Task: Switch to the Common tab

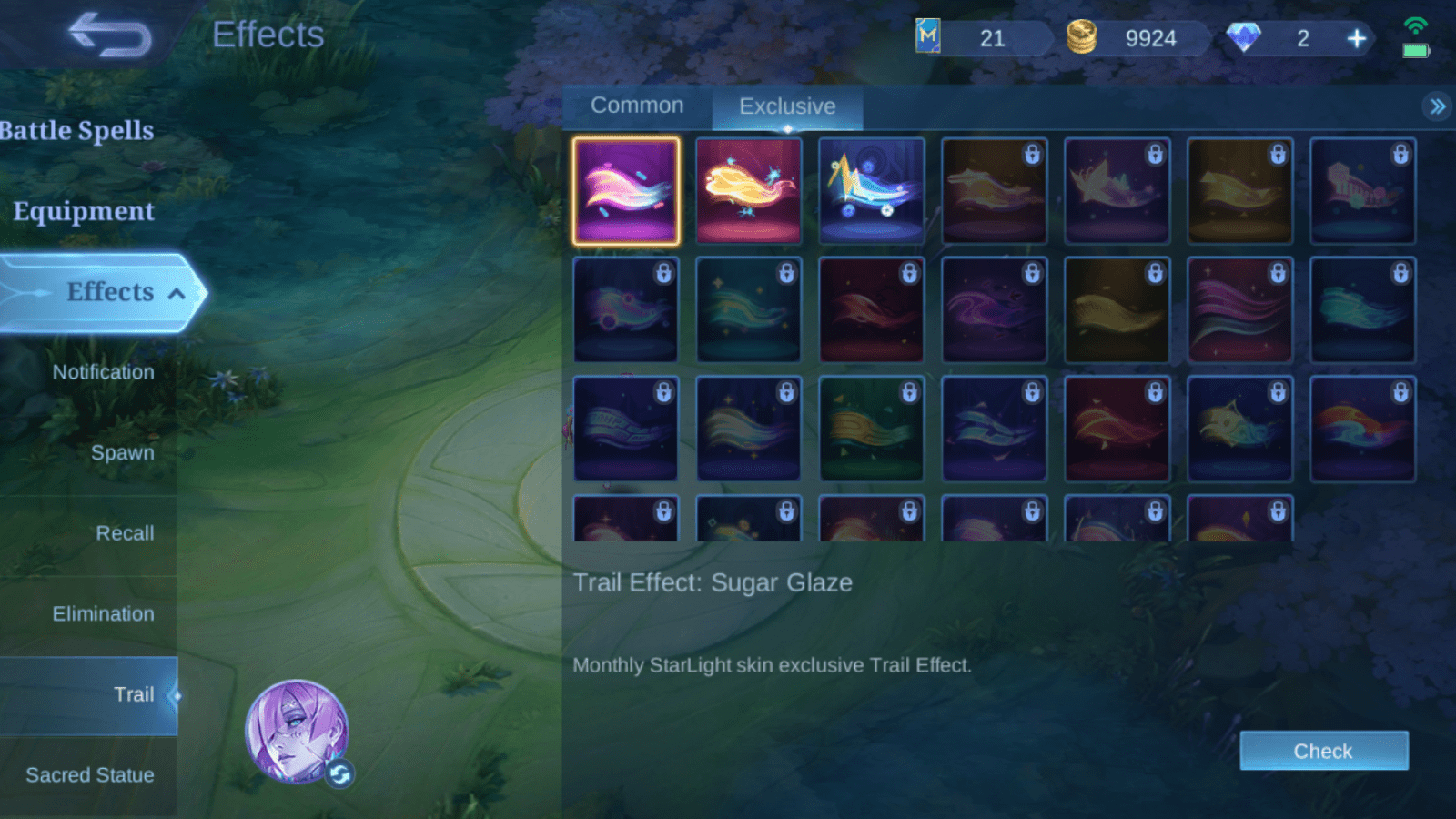Action: [x=637, y=106]
